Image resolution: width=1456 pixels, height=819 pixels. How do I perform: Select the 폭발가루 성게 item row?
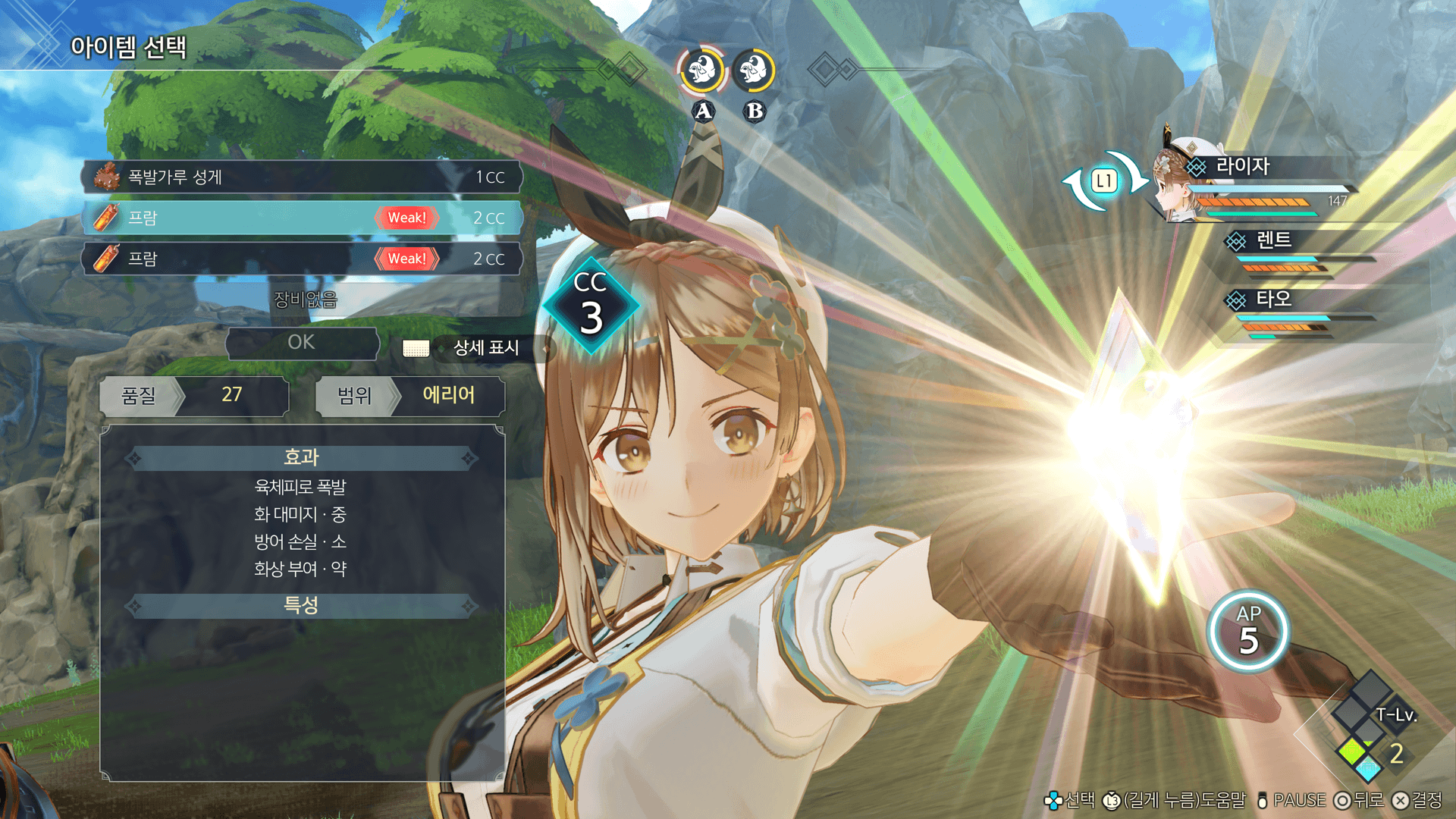pyautogui.click(x=302, y=177)
